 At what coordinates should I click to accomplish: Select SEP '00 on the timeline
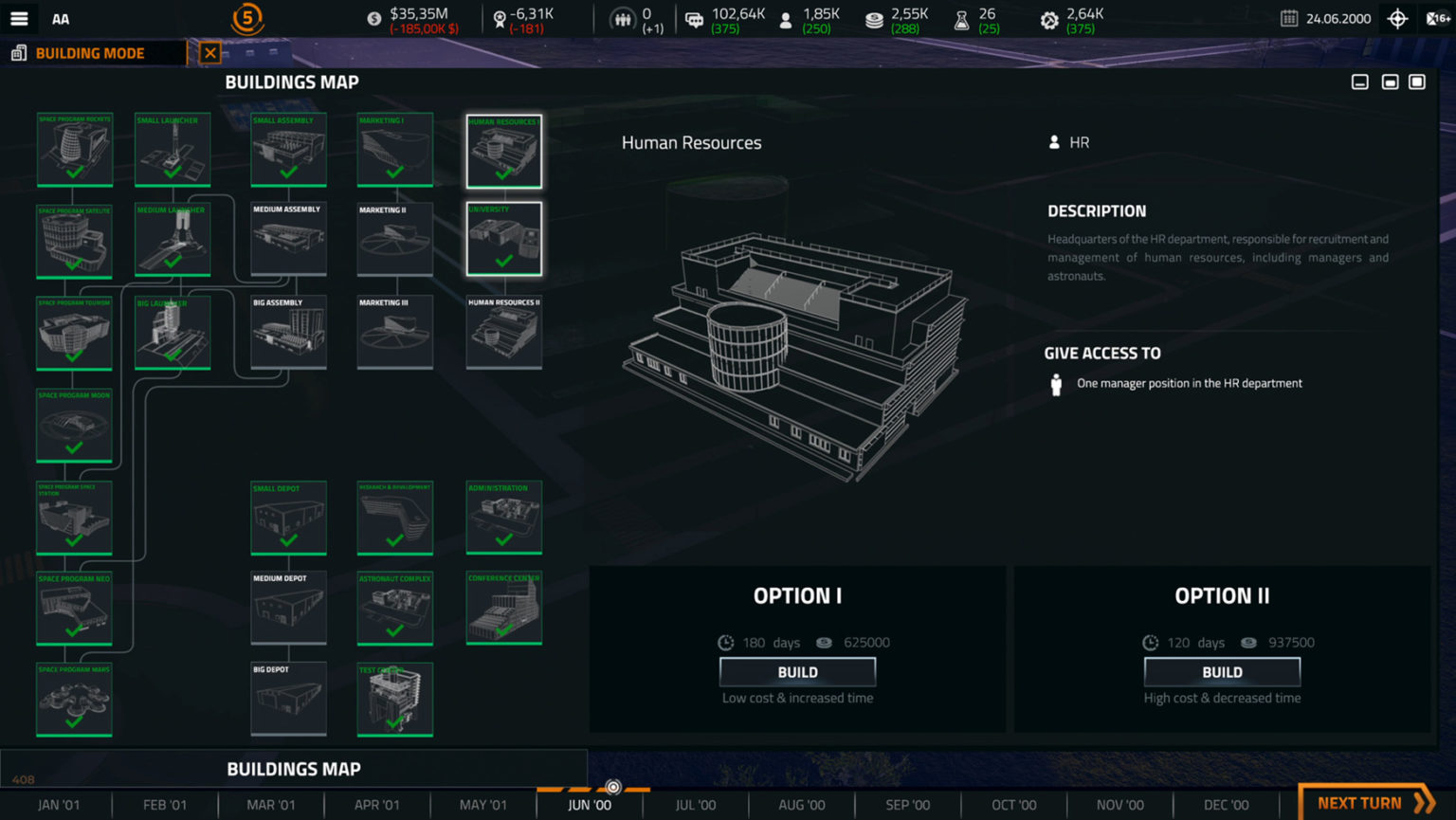(905, 804)
